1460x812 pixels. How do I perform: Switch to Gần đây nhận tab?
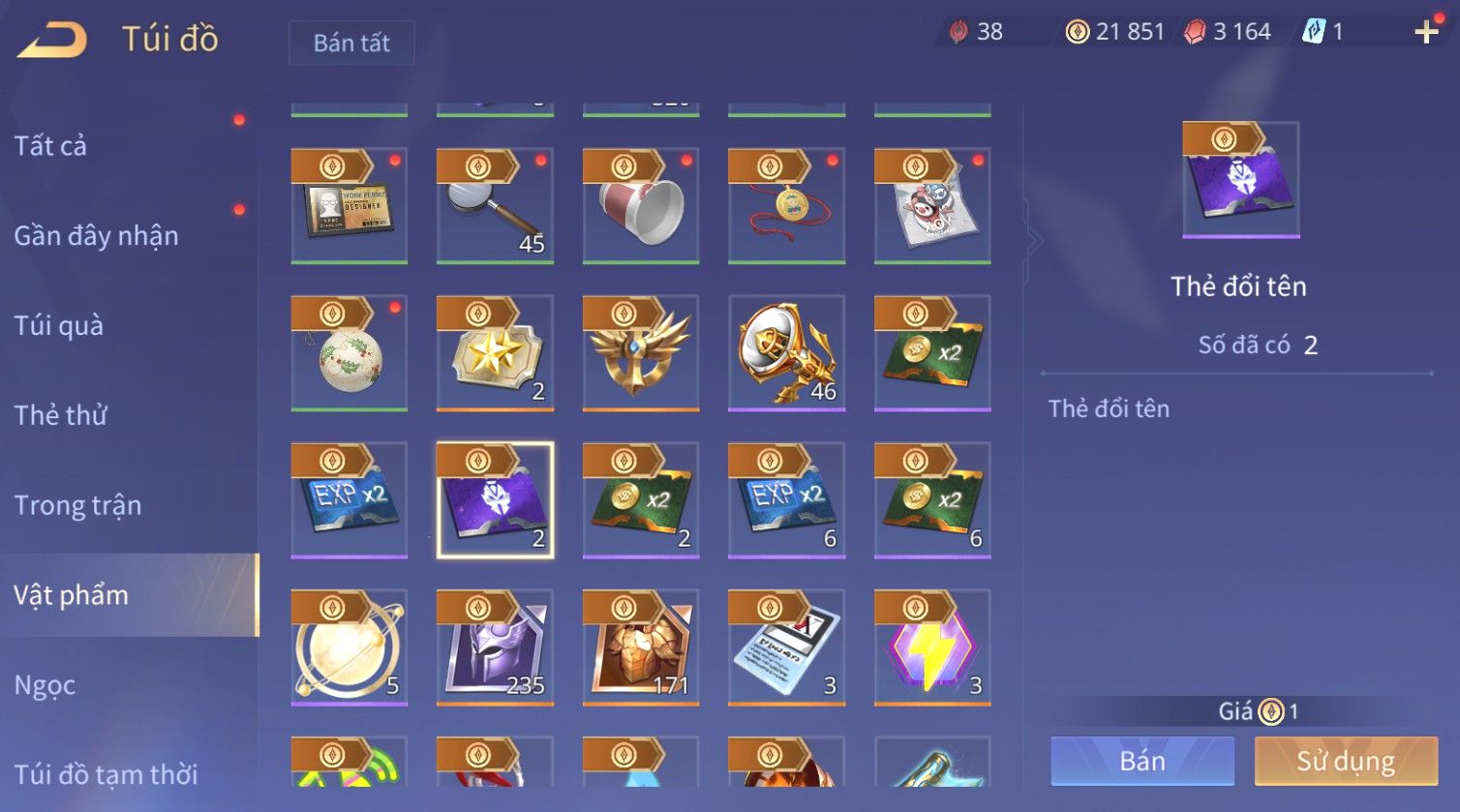[96, 236]
